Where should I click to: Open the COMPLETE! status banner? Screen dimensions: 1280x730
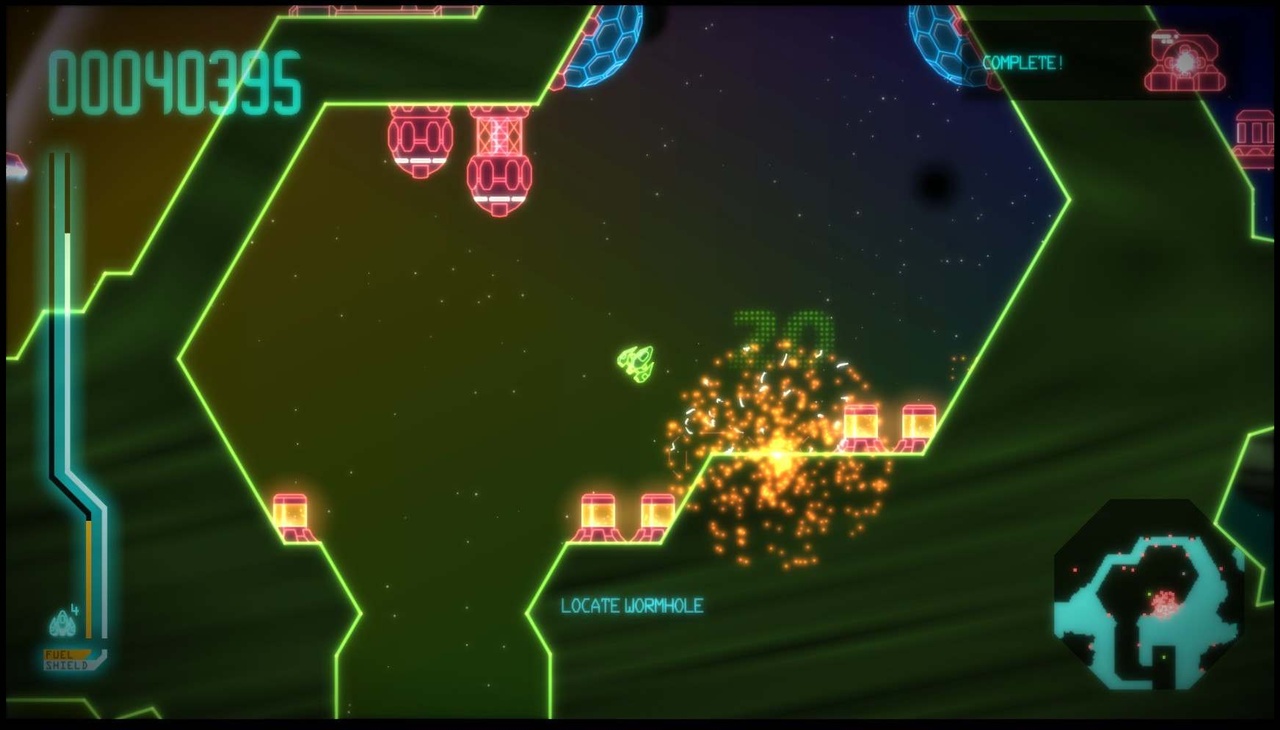click(x=1024, y=62)
